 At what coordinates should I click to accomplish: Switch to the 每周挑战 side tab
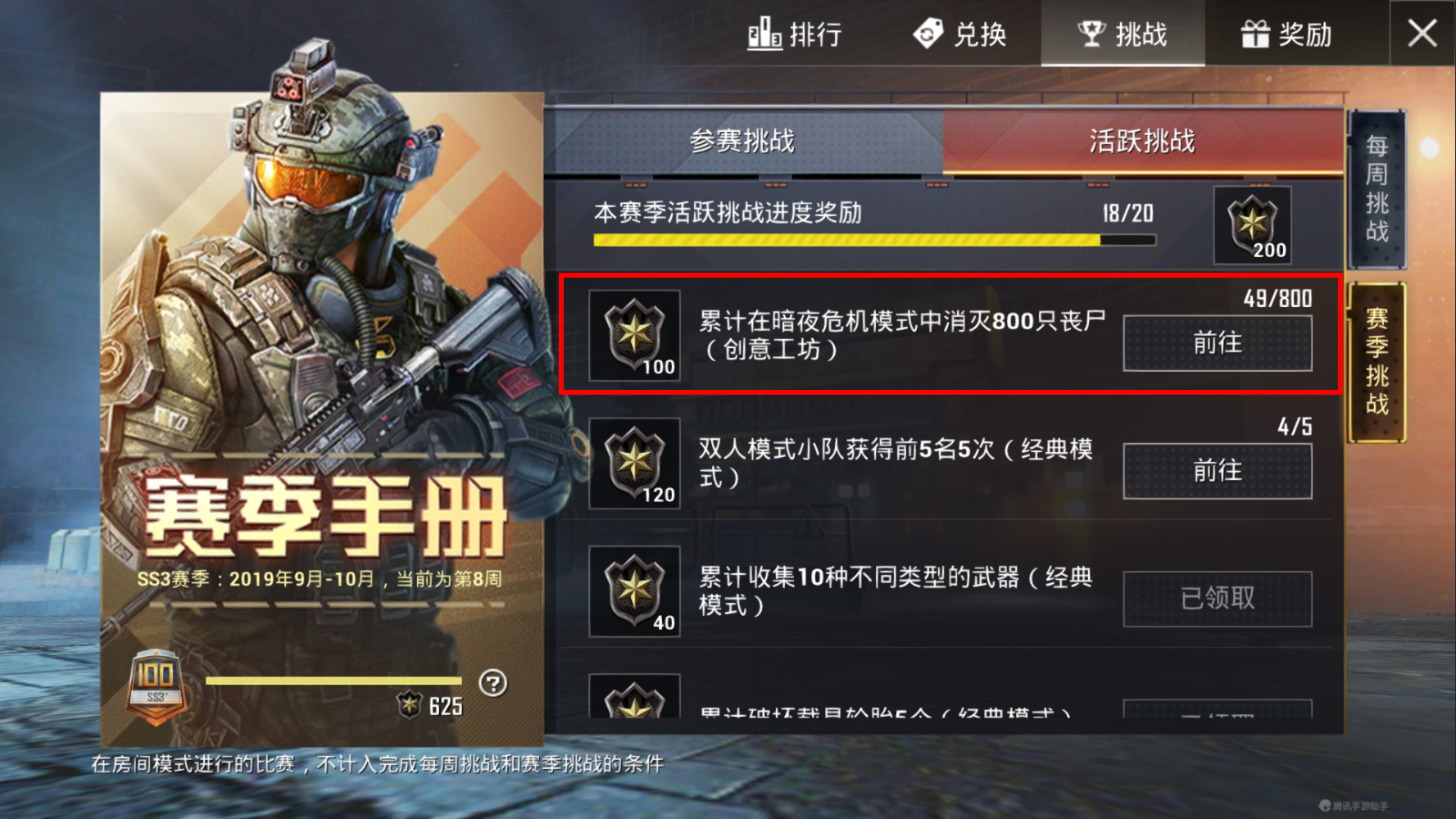[1376, 190]
